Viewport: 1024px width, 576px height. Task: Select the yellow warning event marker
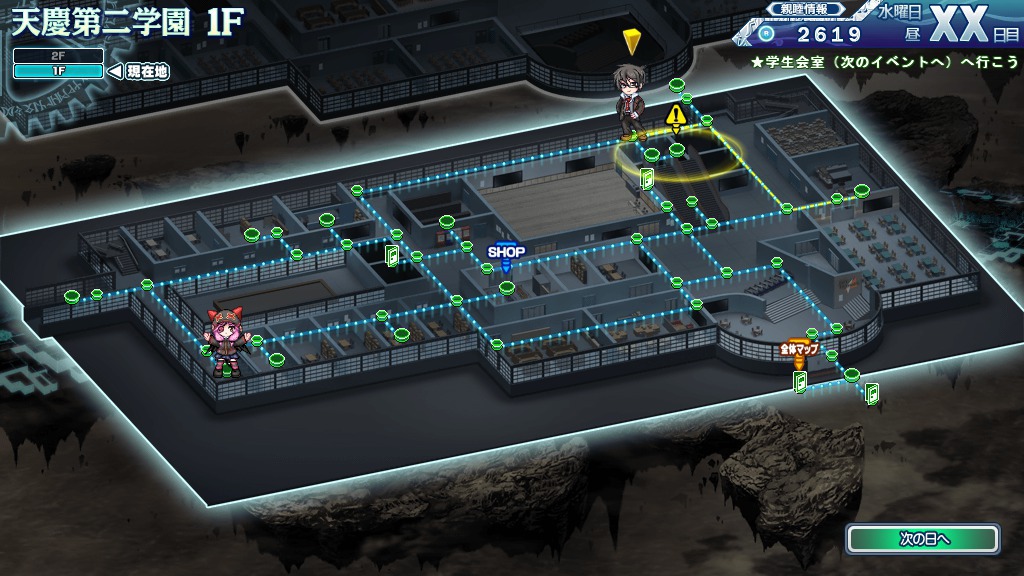(676, 116)
